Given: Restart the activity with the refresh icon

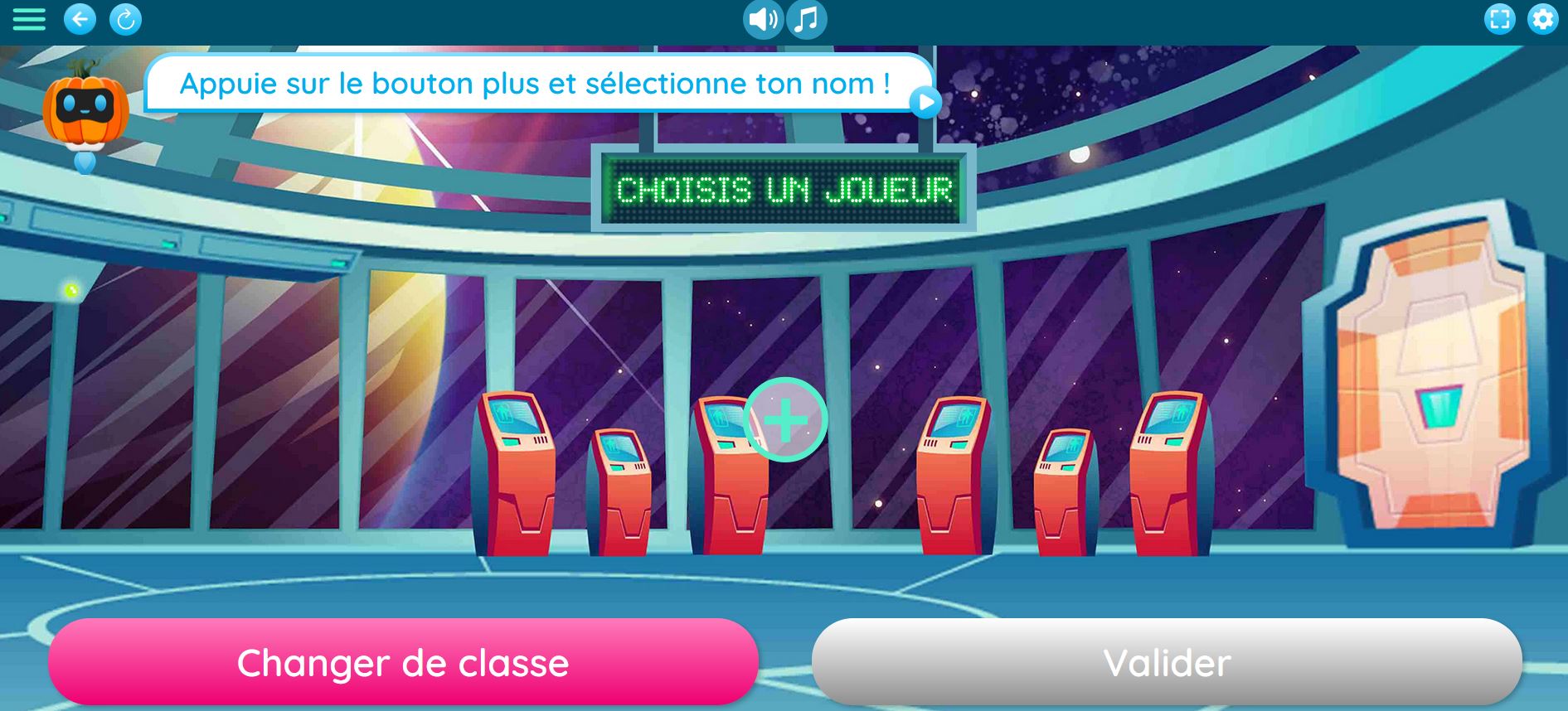Looking at the screenshot, I should (124, 18).
